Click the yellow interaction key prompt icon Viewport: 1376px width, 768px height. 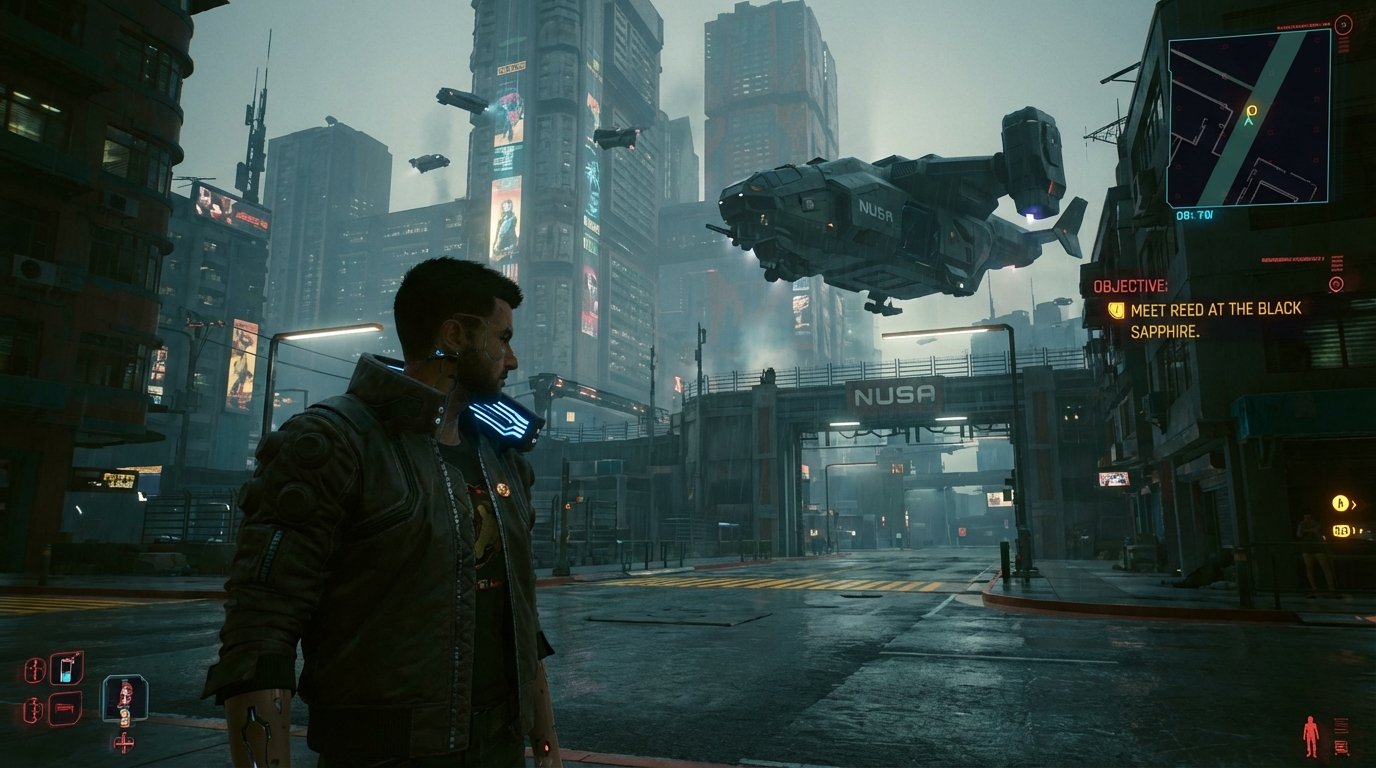pyautogui.click(x=1340, y=502)
